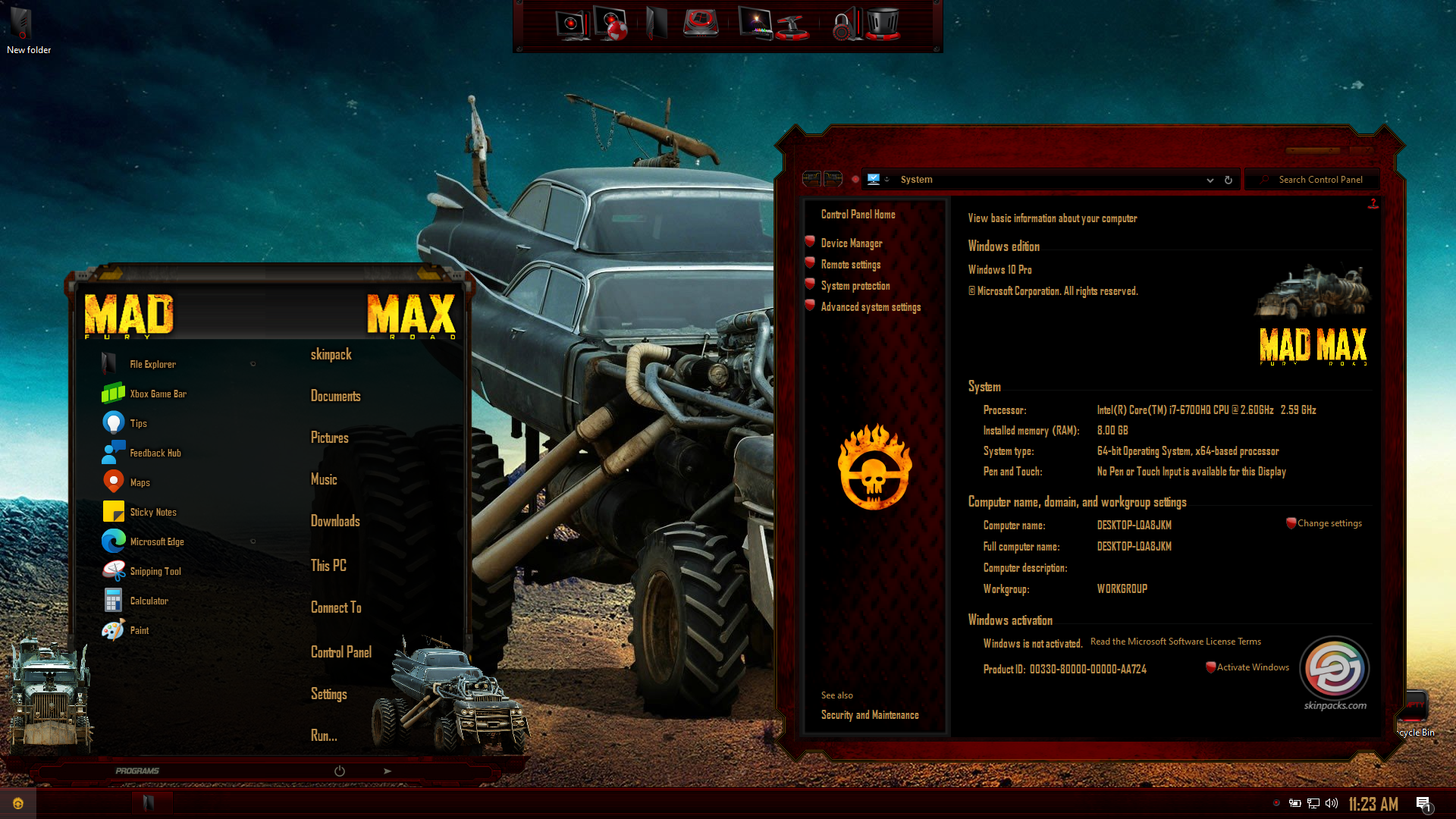The height and width of the screenshot is (819, 1456).
Task: Select the Run... entry
Action: tap(324, 736)
